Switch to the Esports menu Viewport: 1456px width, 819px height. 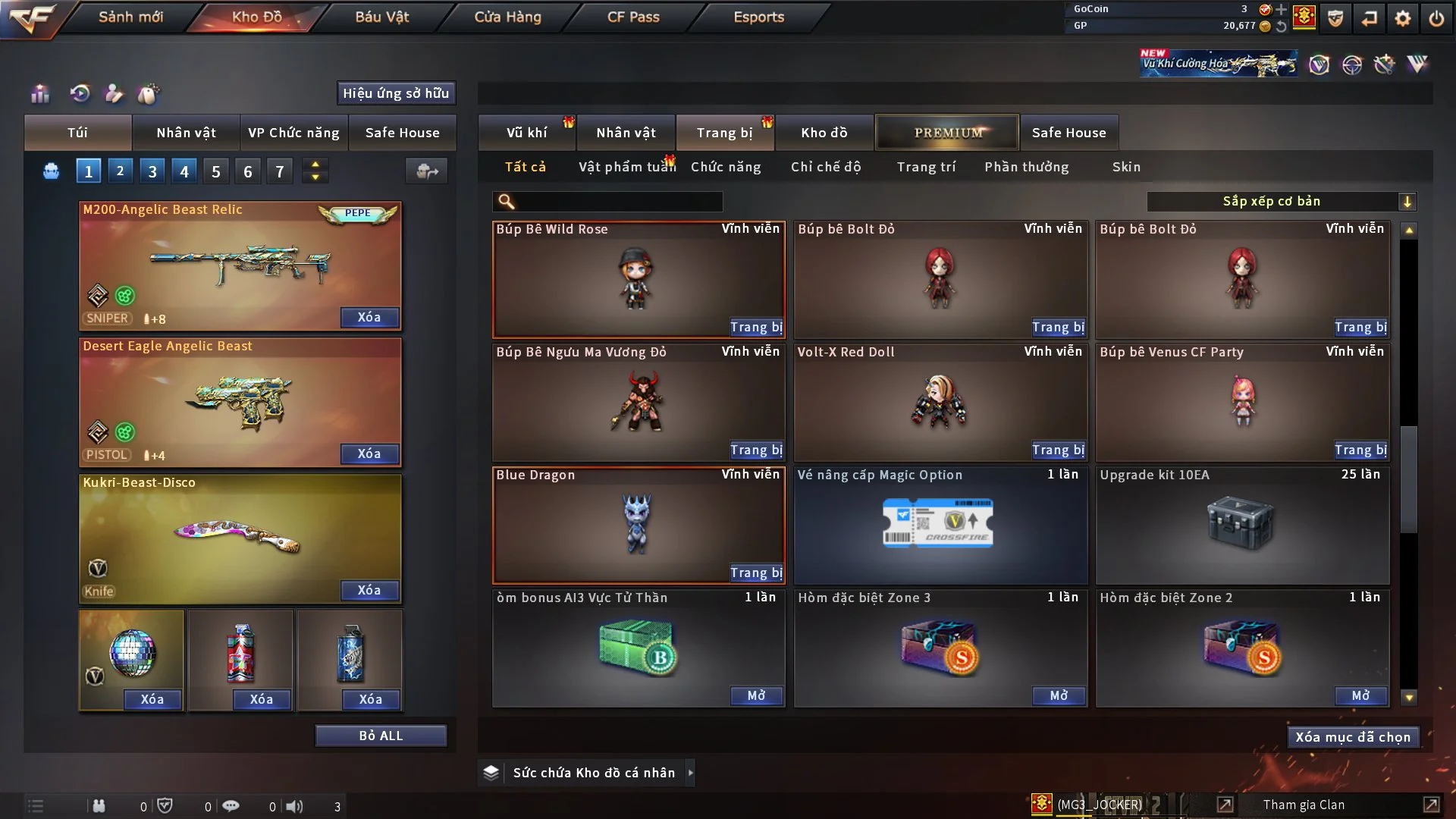(x=758, y=17)
